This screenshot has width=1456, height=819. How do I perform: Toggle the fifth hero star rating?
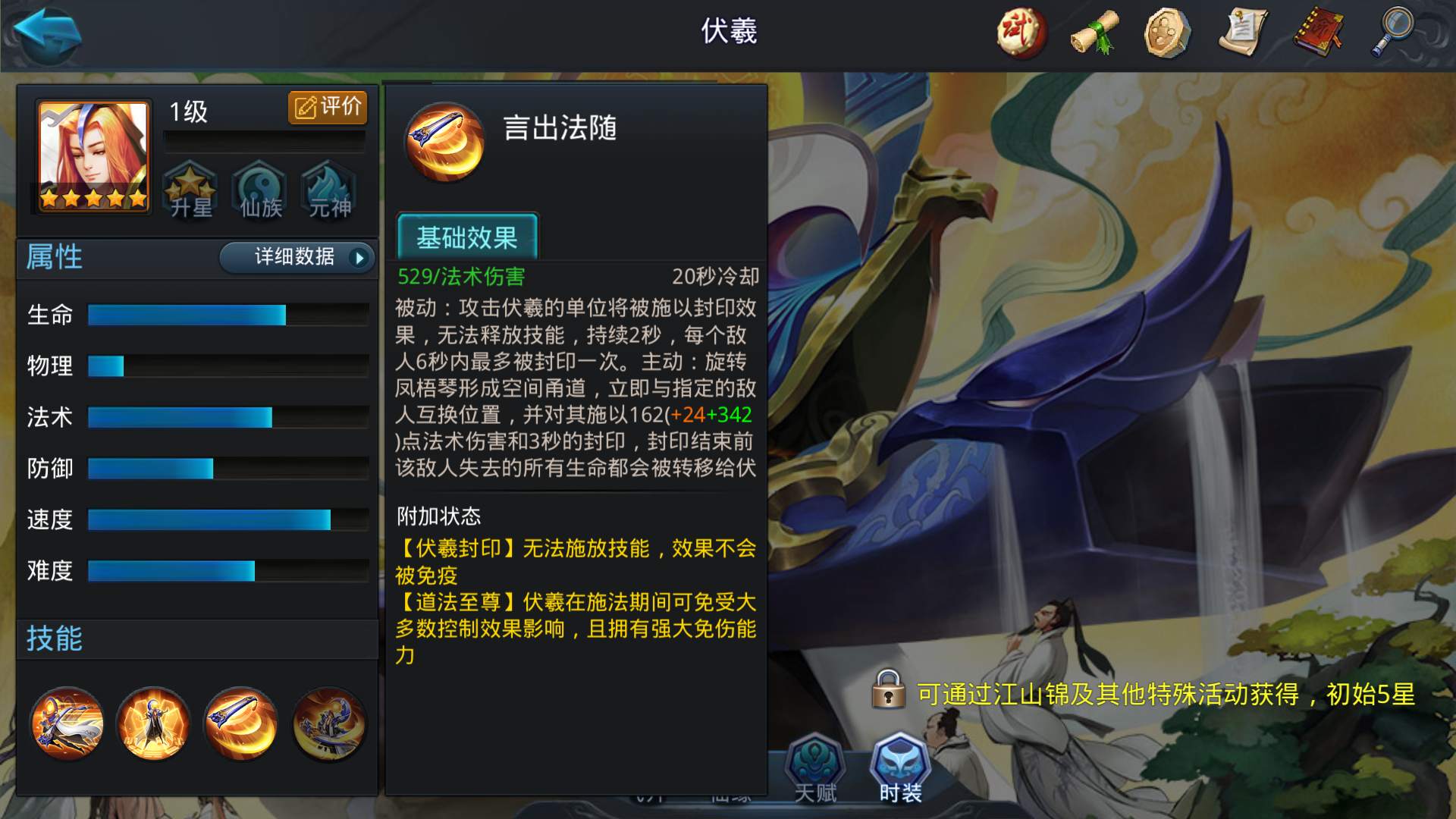pos(136,197)
